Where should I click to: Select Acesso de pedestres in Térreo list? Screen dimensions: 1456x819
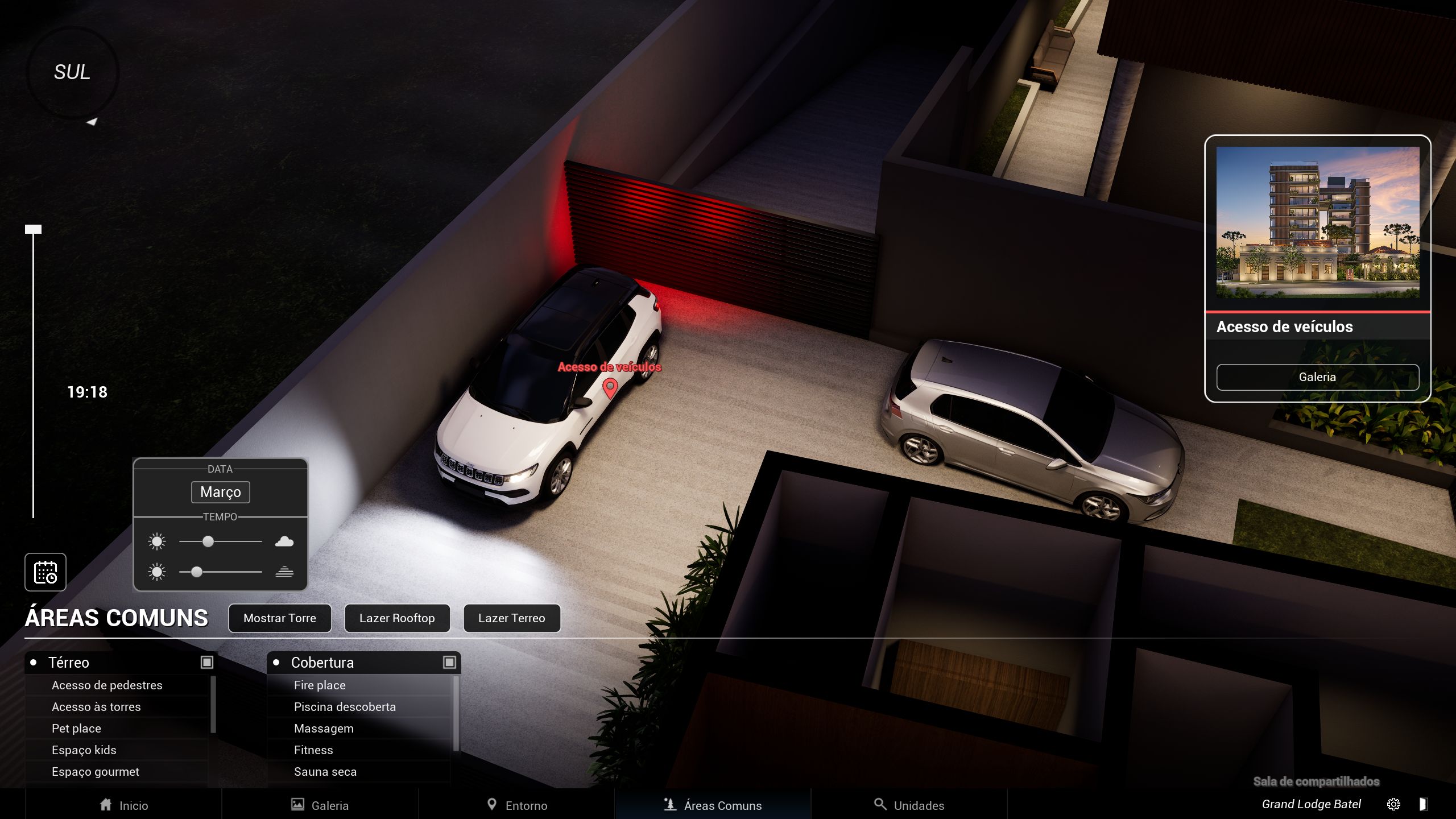107,685
